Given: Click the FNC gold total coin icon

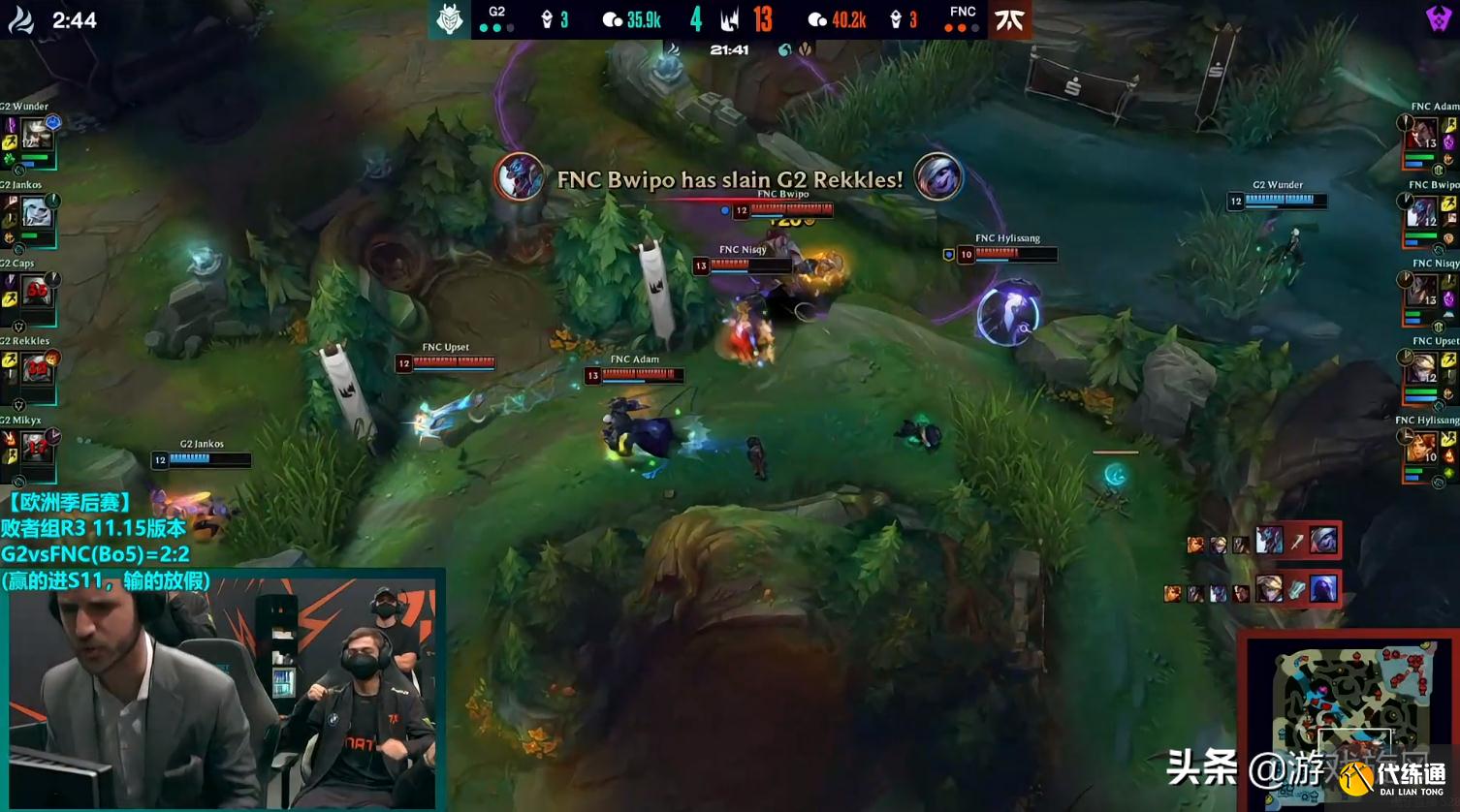Looking at the screenshot, I should pyautogui.click(x=819, y=17).
